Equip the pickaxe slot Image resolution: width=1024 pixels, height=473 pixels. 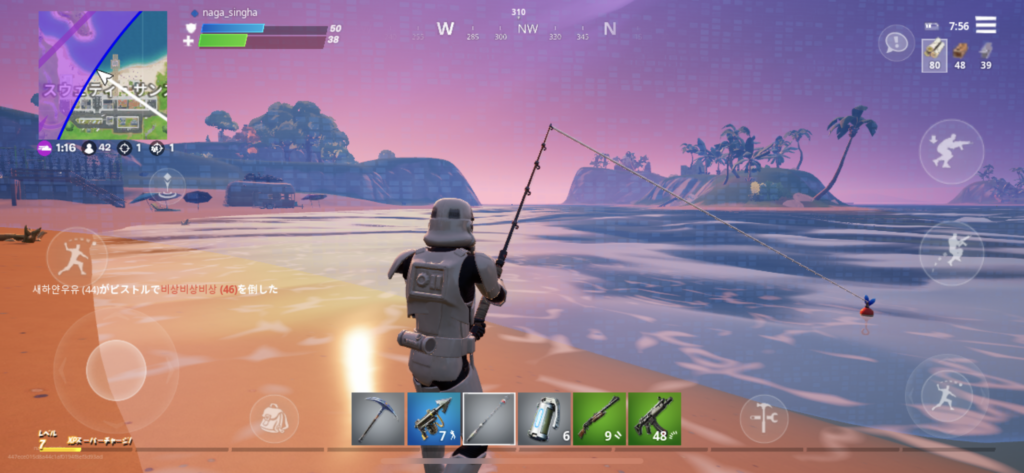pyautogui.click(x=377, y=418)
